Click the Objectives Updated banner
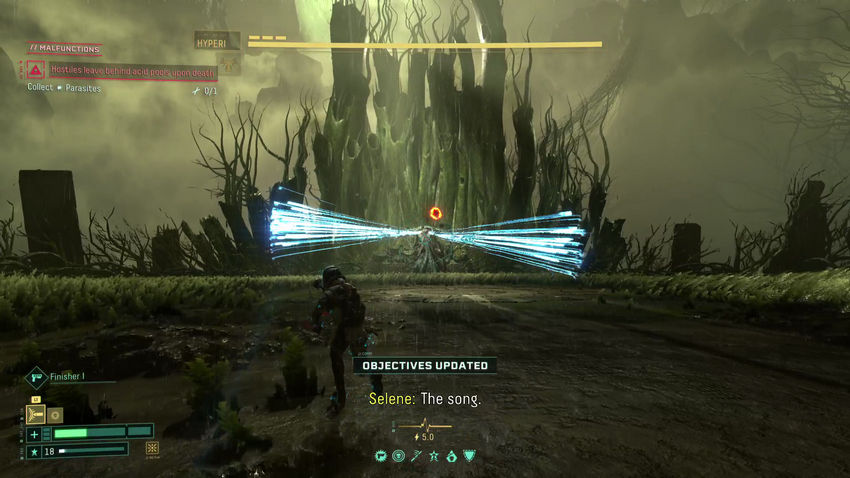Image resolution: width=850 pixels, height=478 pixels. 425,365
